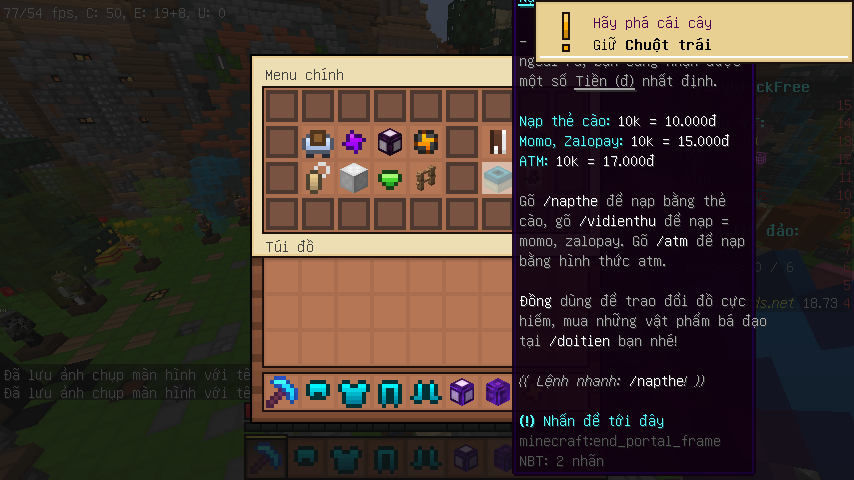854x480 pixels.
Task: Choose the diamond boots in the inventory
Action: point(426,391)
